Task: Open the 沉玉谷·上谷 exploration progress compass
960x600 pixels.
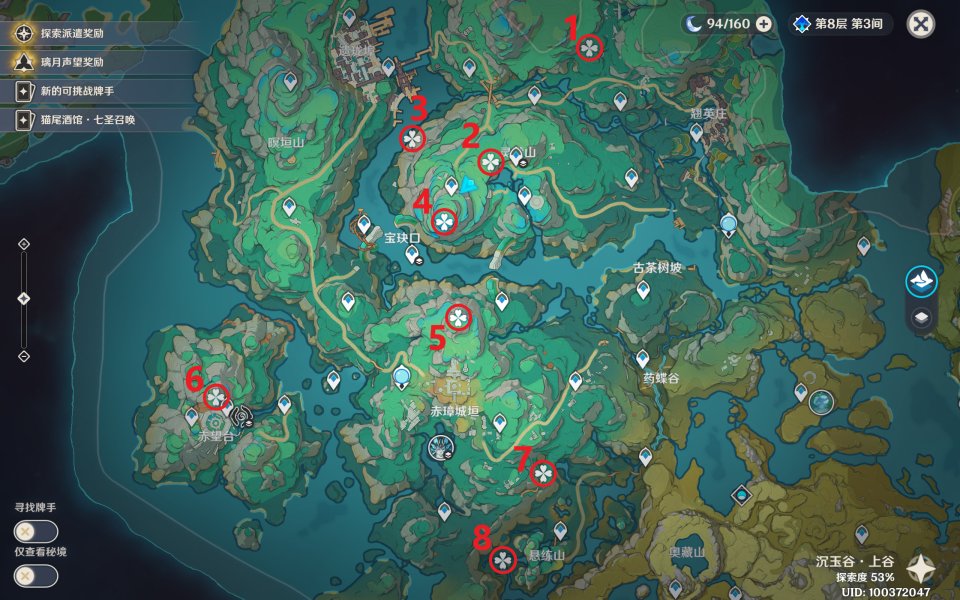Action: (x=919, y=569)
